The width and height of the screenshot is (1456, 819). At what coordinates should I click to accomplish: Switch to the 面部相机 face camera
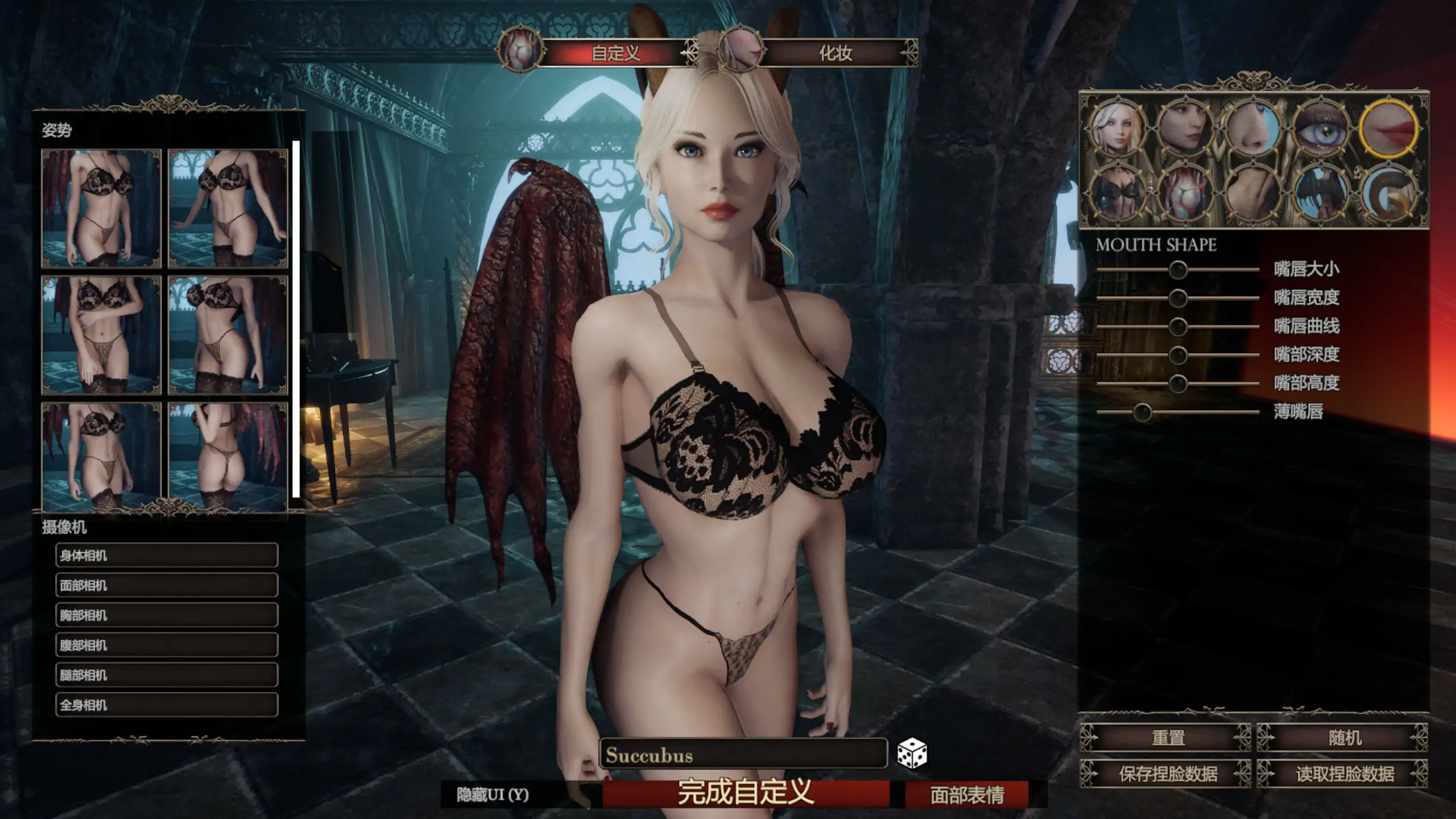167,585
